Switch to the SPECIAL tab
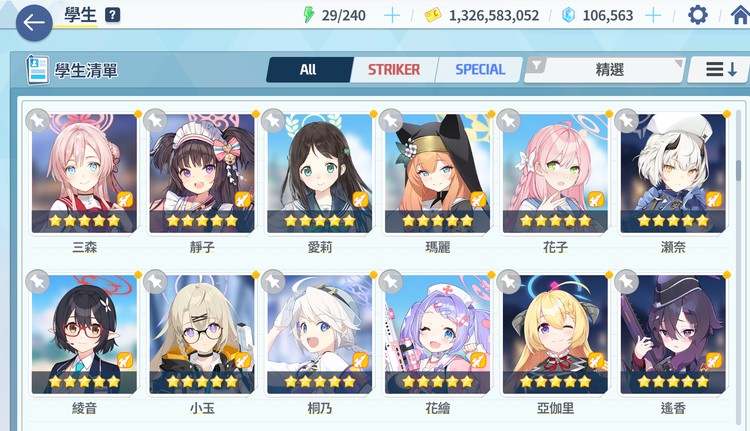Image resolution: width=750 pixels, height=431 pixels. point(480,70)
